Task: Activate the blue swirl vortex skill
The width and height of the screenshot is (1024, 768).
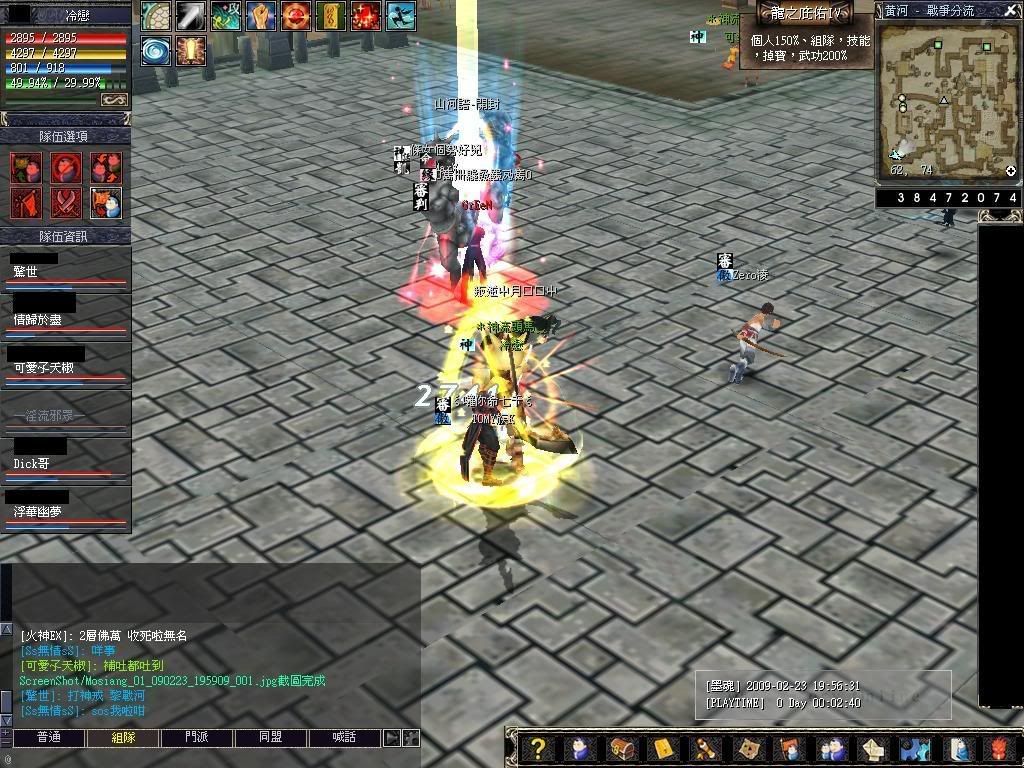Action: coord(155,50)
